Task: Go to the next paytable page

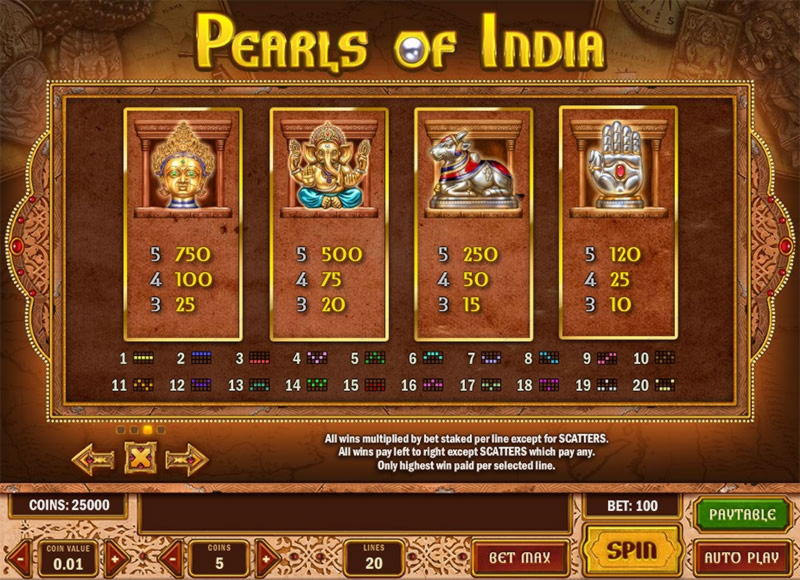Action: point(184,459)
